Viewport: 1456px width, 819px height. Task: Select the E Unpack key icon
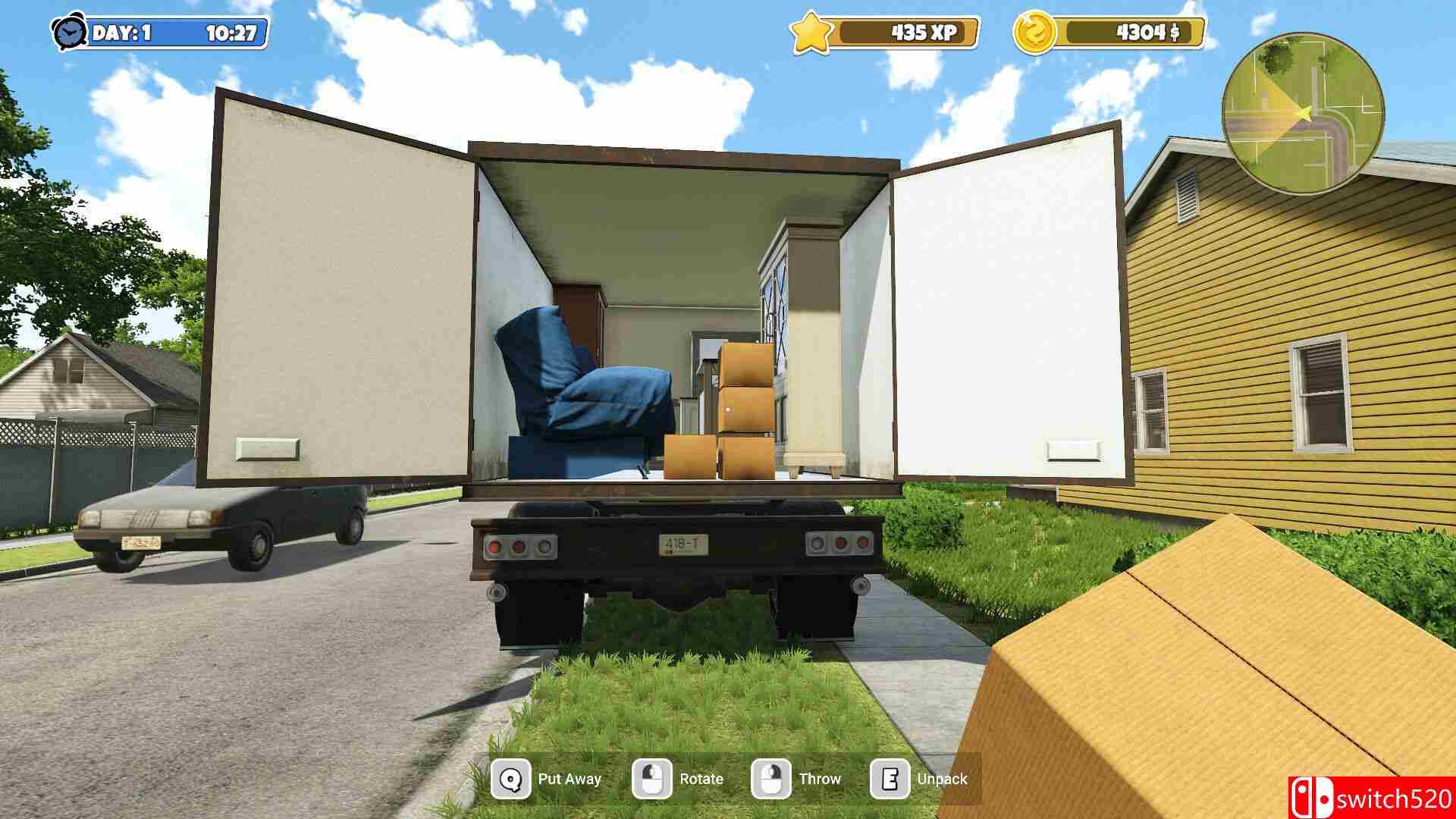tap(890, 778)
